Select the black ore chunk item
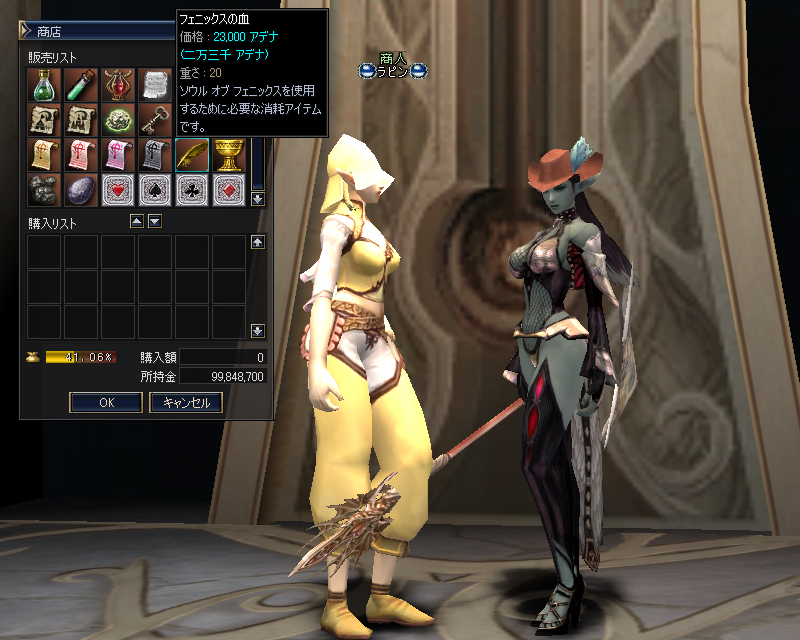Viewport: 800px width, 640px height. pos(44,190)
